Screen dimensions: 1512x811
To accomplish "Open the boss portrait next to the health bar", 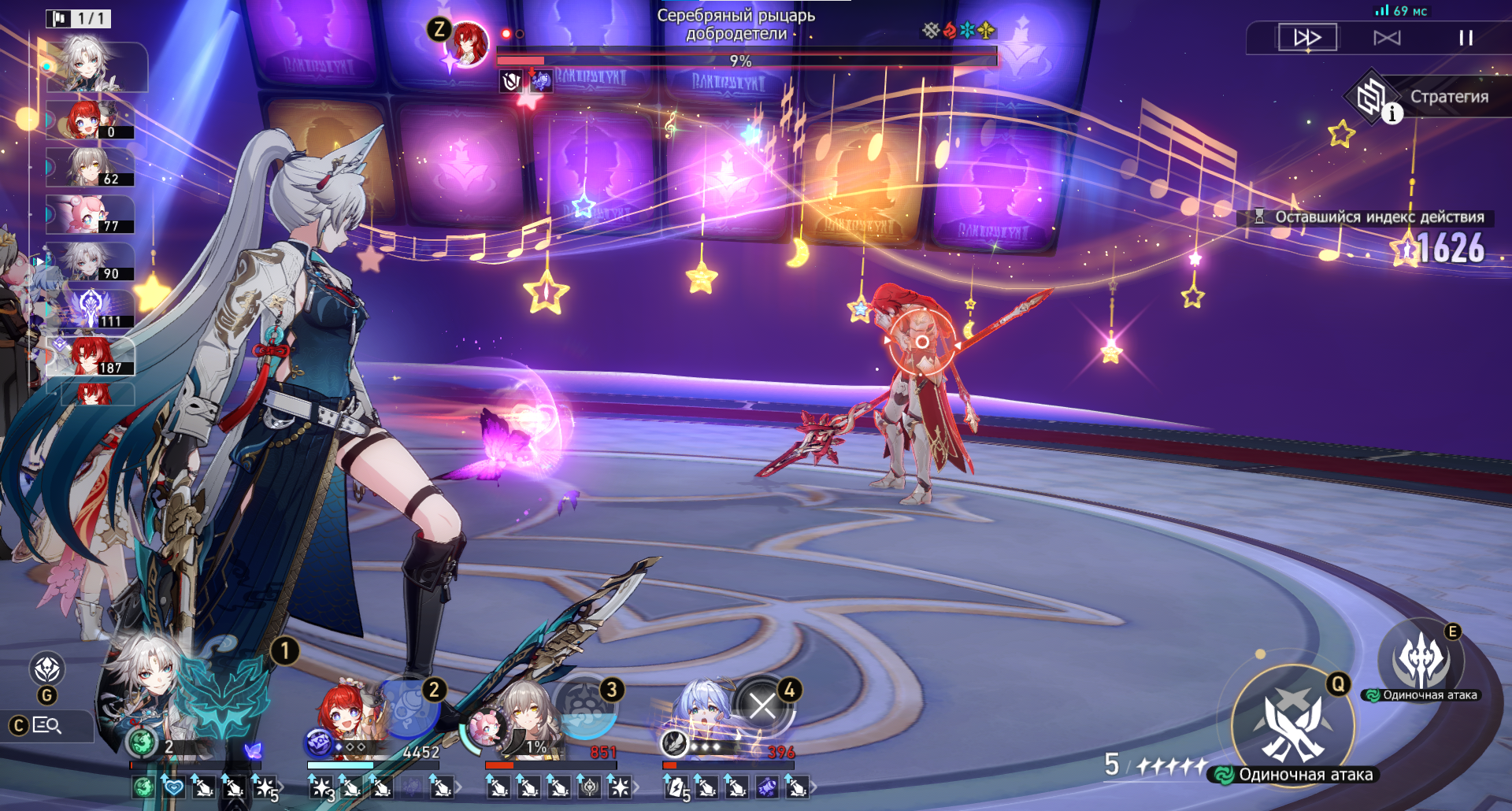I will 467,43.
